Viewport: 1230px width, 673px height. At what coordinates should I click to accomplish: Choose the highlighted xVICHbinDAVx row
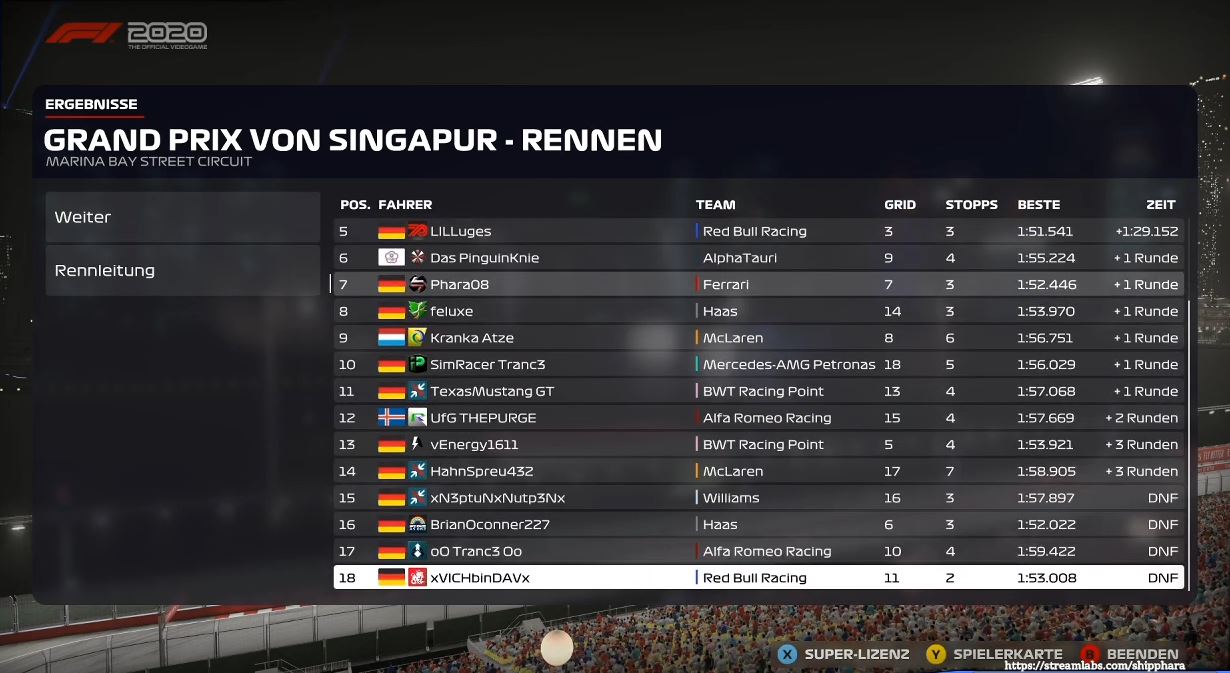[x=758, y=578]
